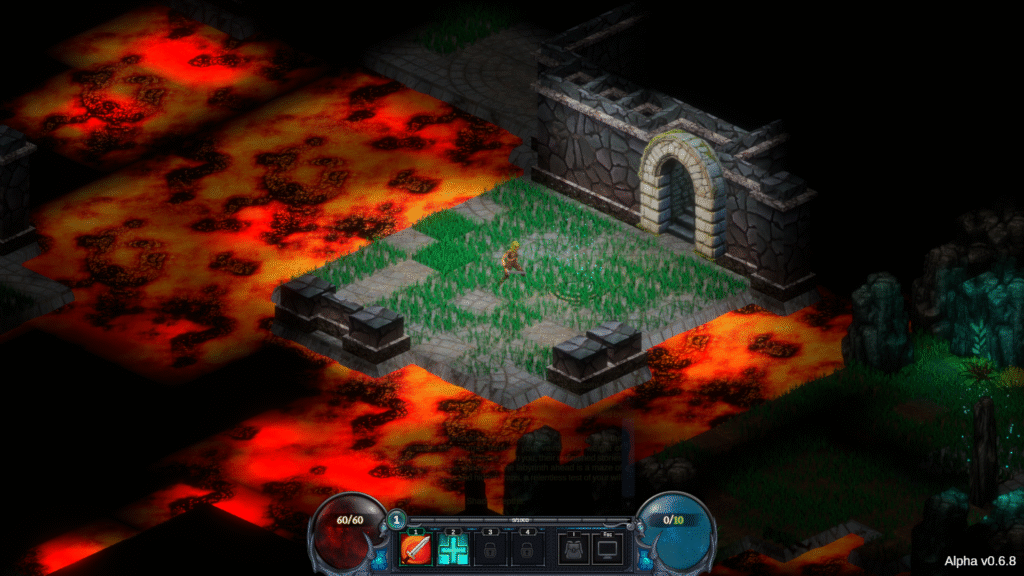Open the monitor icon game menu
1024x576 pixels.
608,549
